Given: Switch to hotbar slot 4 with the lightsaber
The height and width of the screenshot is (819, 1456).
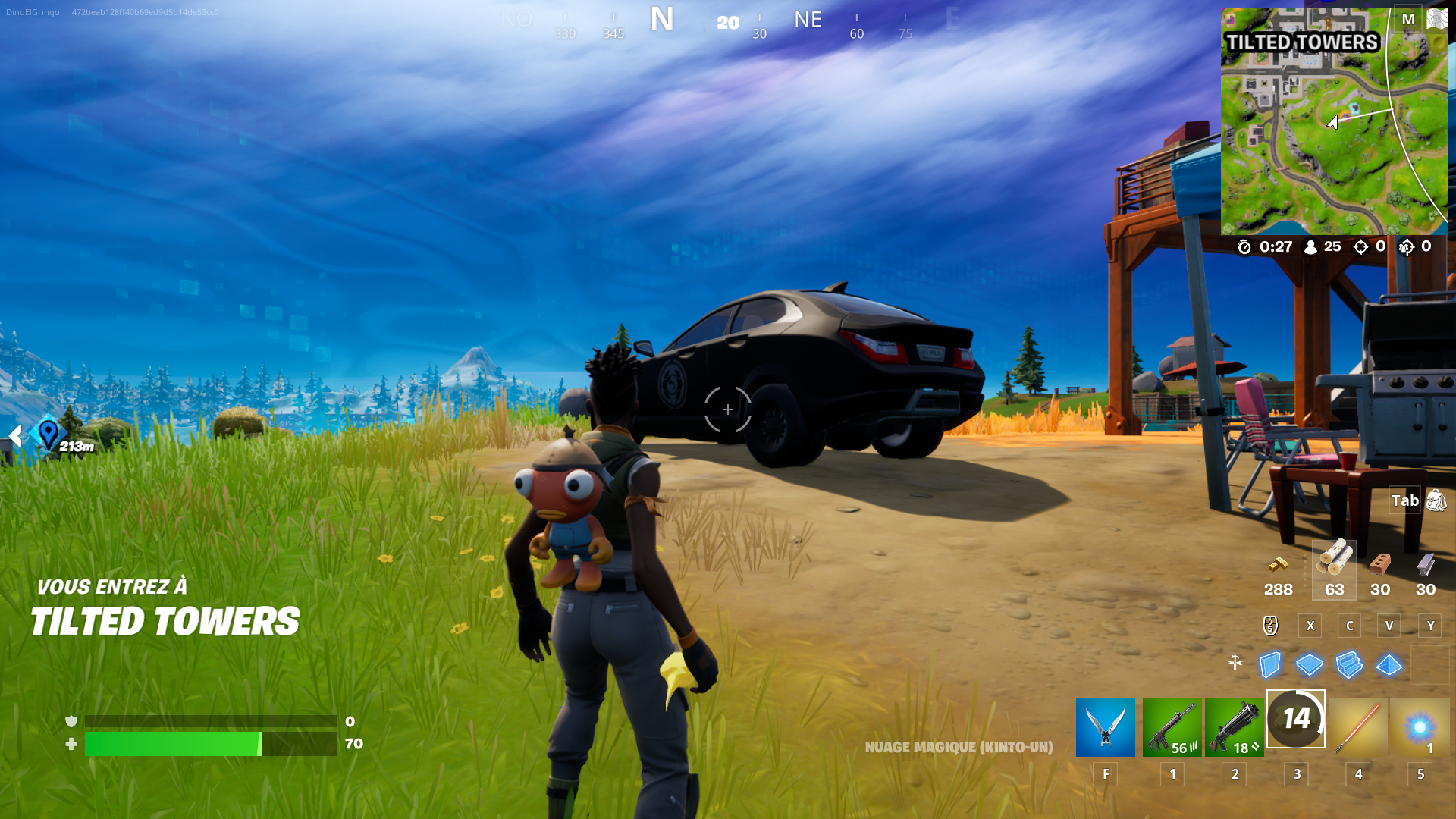Looking at the screenshot, I should (x=1357, y=726).
